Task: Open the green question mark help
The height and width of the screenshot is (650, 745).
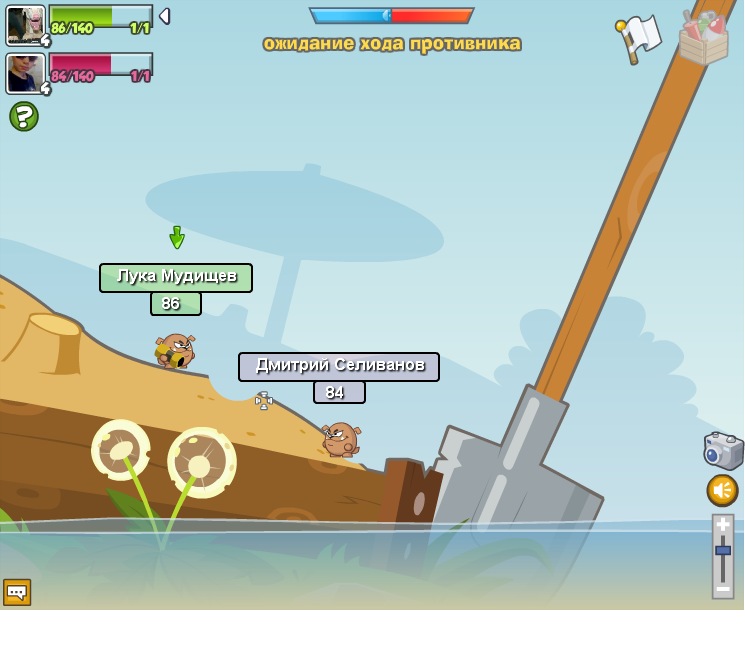Action: click(24, 117)
